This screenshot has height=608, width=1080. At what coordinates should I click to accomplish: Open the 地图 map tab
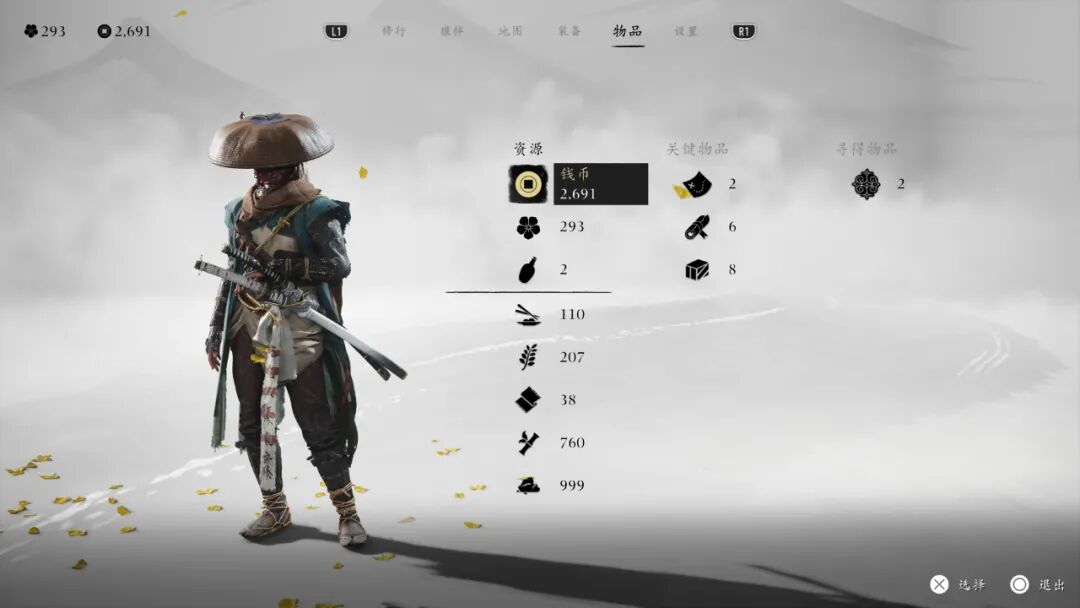pos(510,31)
